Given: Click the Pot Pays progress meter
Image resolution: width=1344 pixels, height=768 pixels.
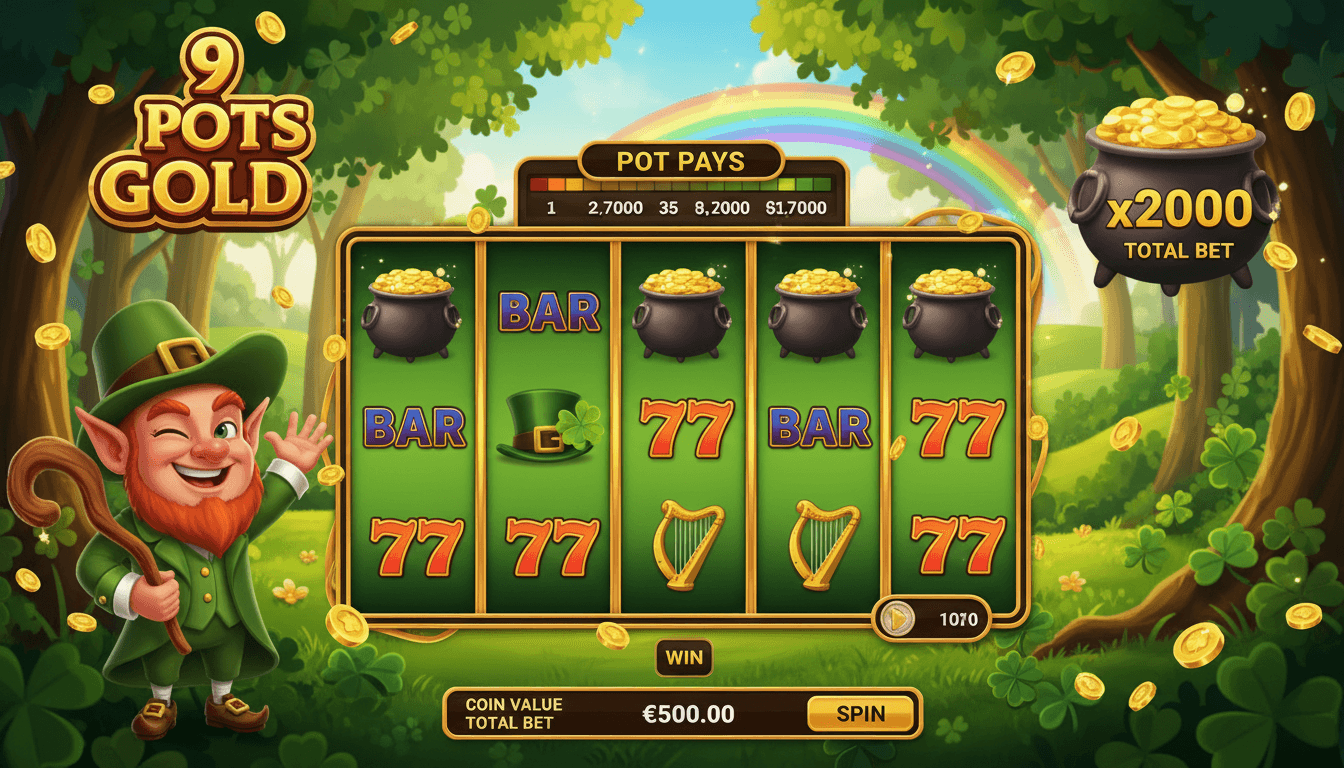Looking at the screenshot, I should [x=680, y=186].
